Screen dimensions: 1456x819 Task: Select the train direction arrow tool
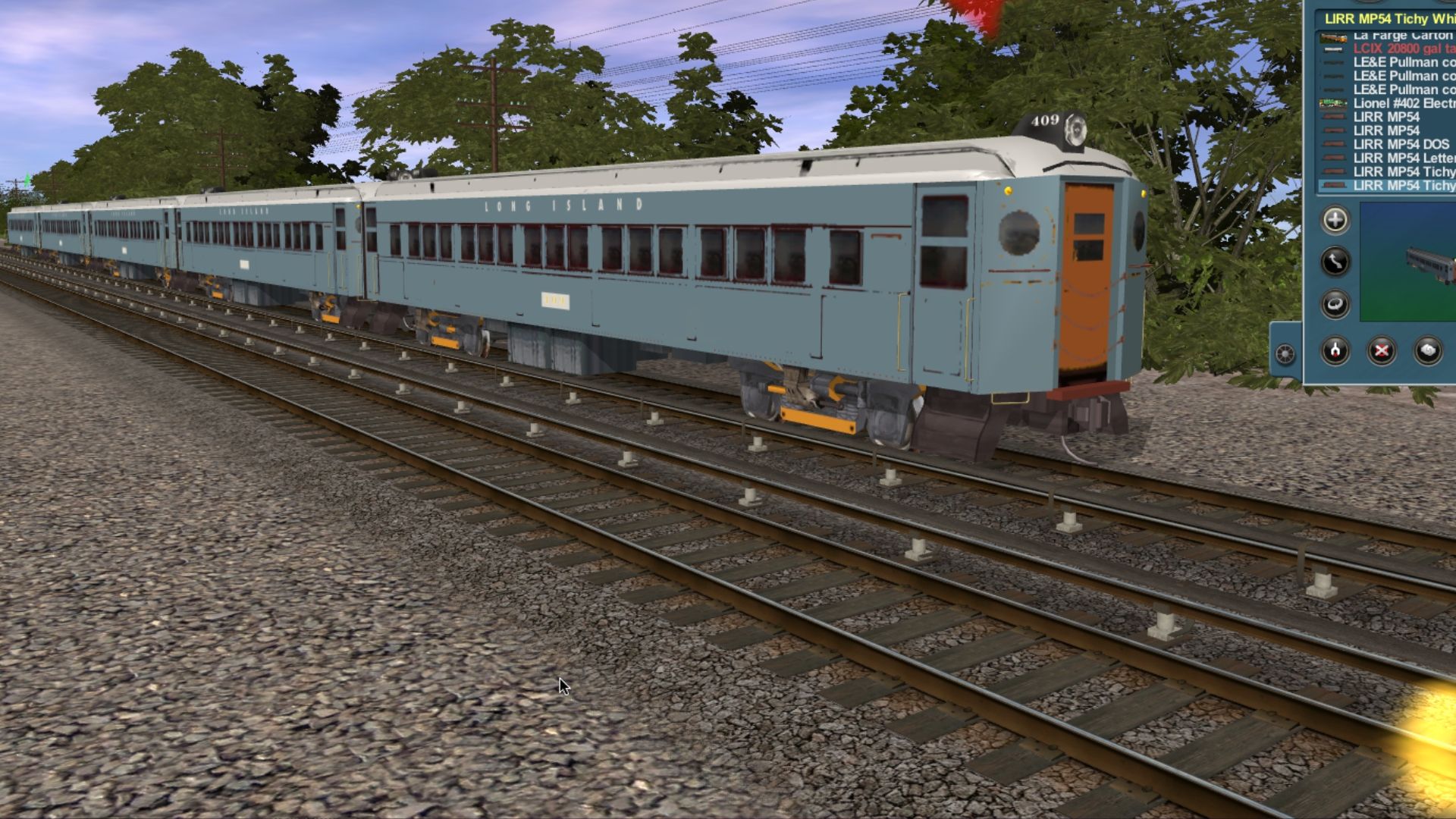pyautogui.click(x=1336, y=260)
